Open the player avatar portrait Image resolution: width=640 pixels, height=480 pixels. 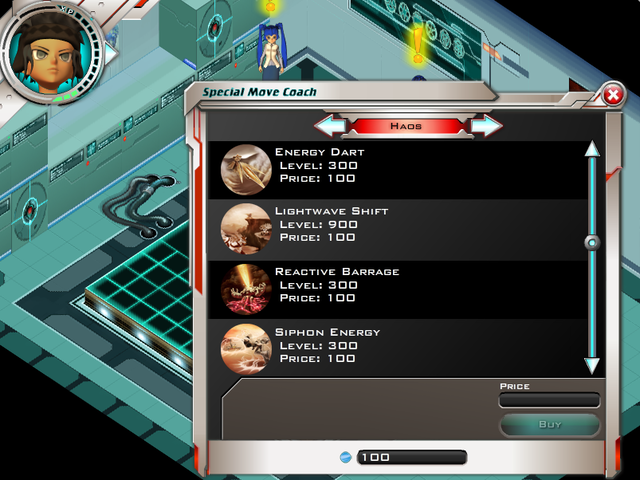[x=50, y=52]
